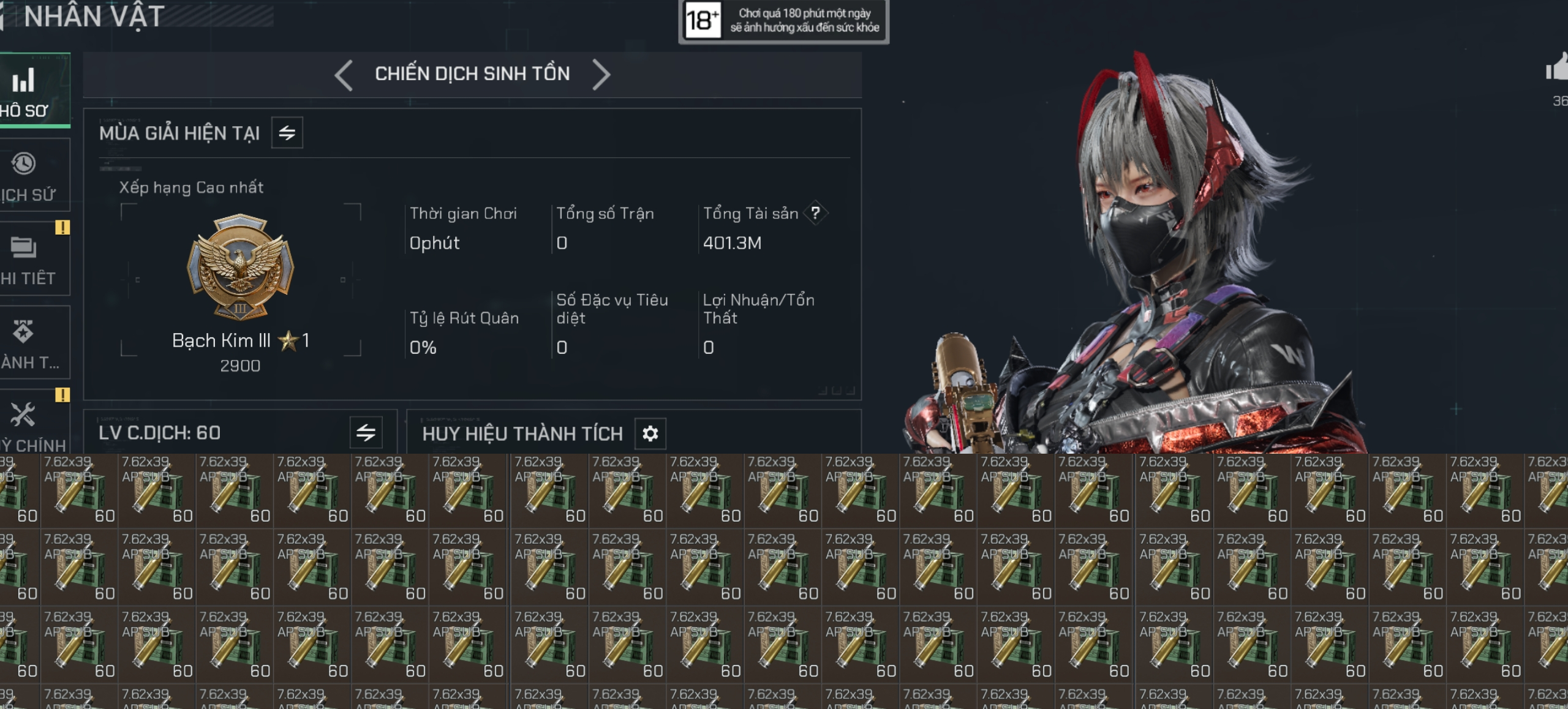This screenshot has height=709, width=1568.
Task: Click the Bạch Kim III rank emblem
Action: coord(240,268)
